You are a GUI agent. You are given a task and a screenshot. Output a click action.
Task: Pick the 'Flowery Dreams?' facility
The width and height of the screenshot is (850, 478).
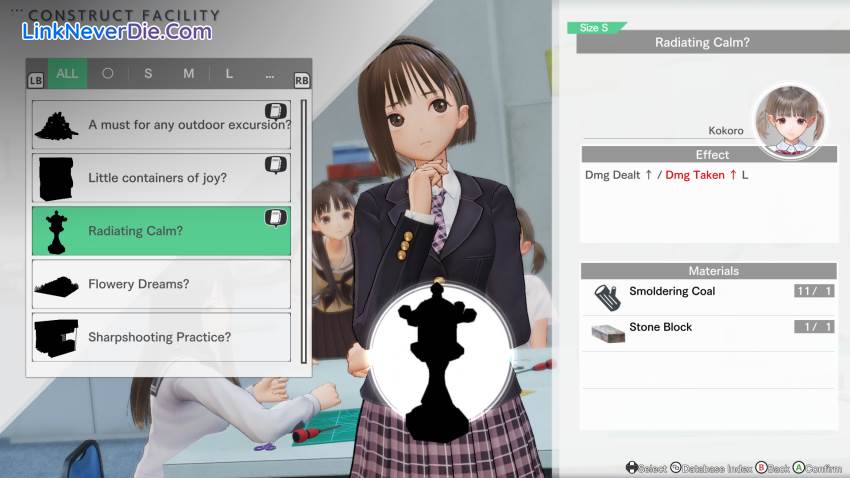pos(161,284)
